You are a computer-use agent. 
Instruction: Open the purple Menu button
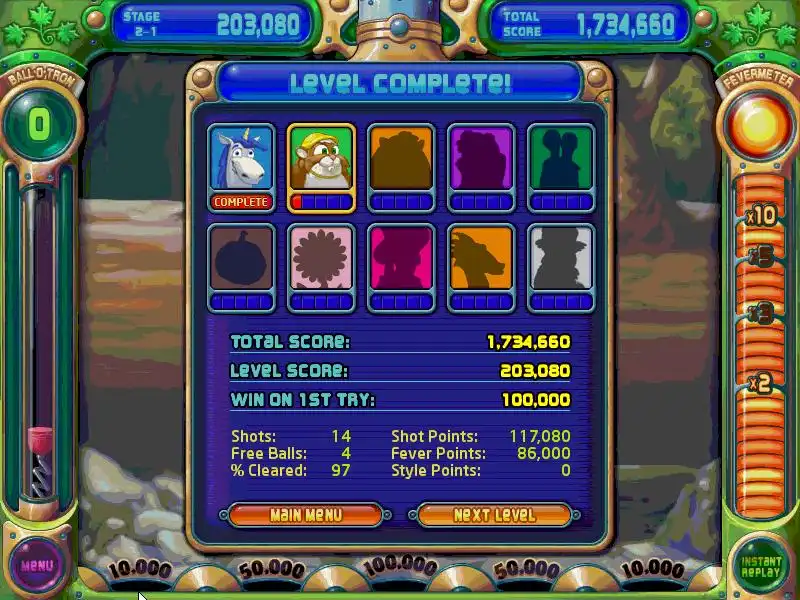pos(37,566)
